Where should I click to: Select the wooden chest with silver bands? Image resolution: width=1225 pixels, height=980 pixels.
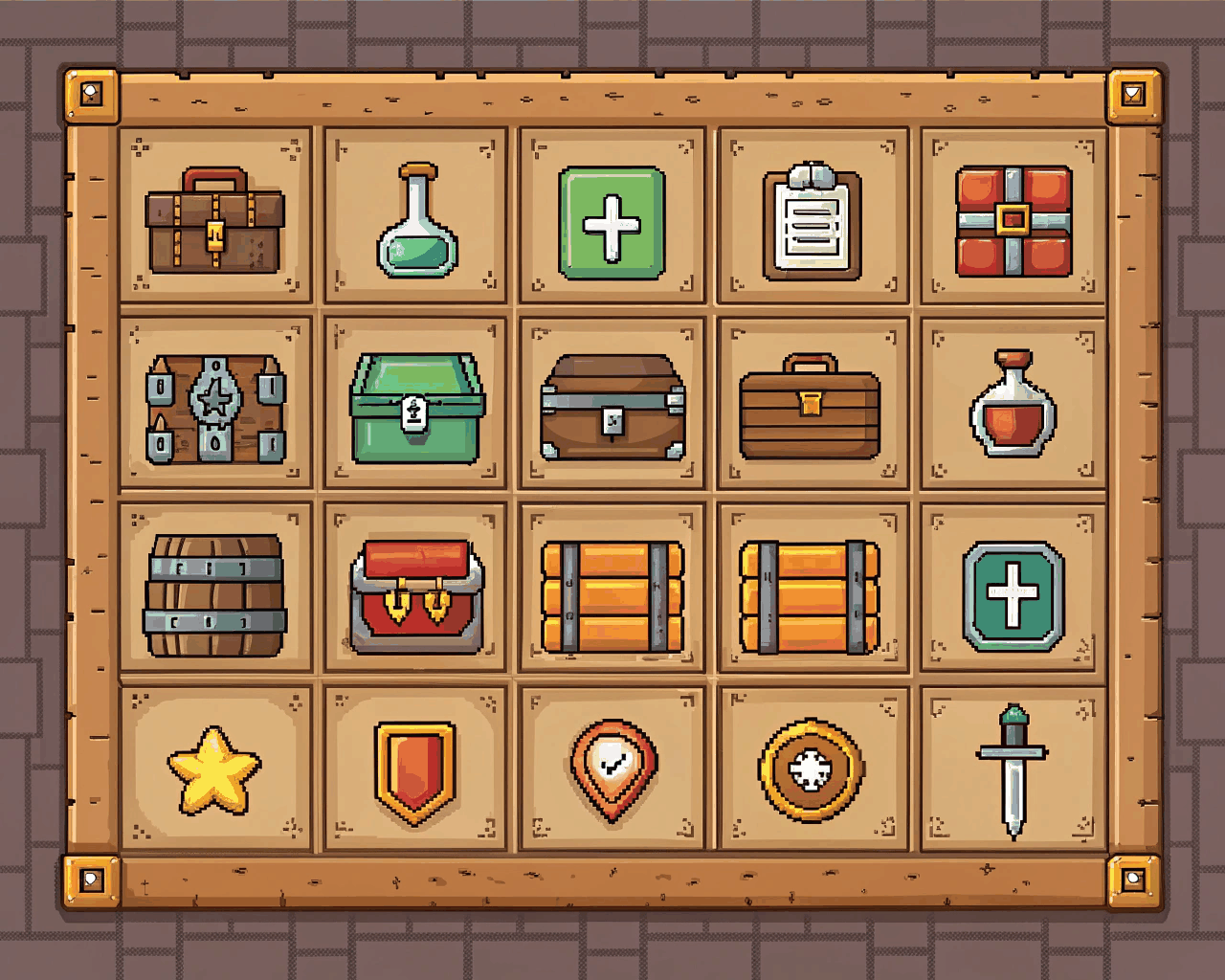(612, 407)
